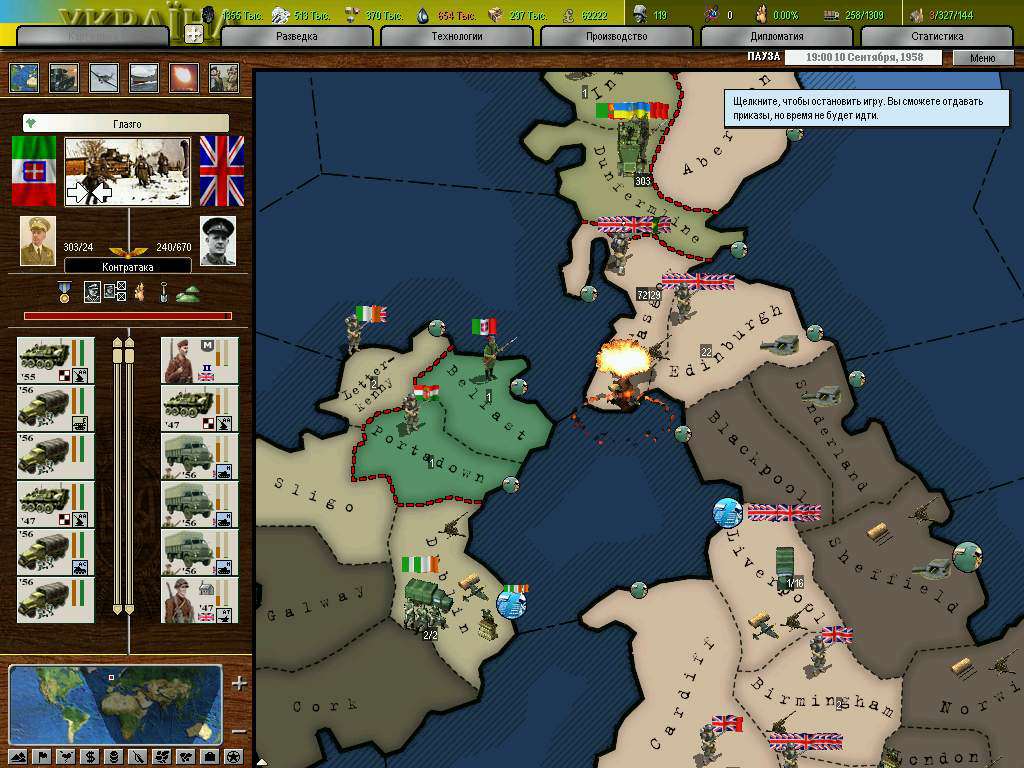The height and width of the screenshot is (768, 1024).
Task: Show the Статистика tab
Action: tap(937, 36)
